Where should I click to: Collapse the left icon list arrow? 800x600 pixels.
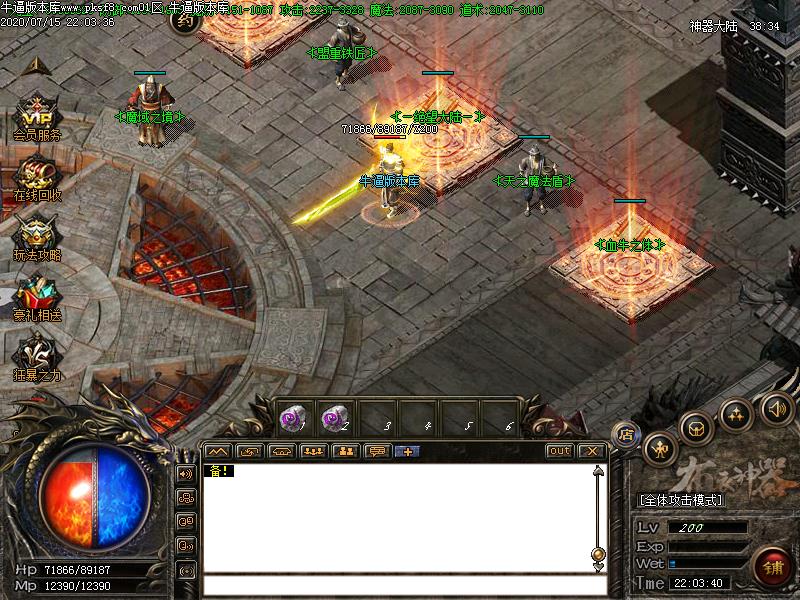[x=37, y=66]
